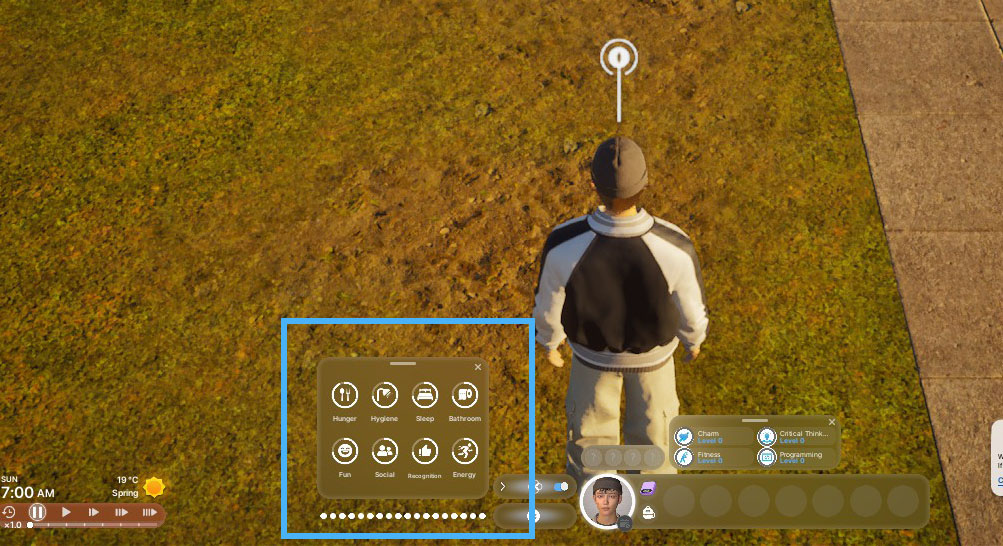The image size is (1003, 546).
Task: Close the skills panel
Action: pos(832,422)
